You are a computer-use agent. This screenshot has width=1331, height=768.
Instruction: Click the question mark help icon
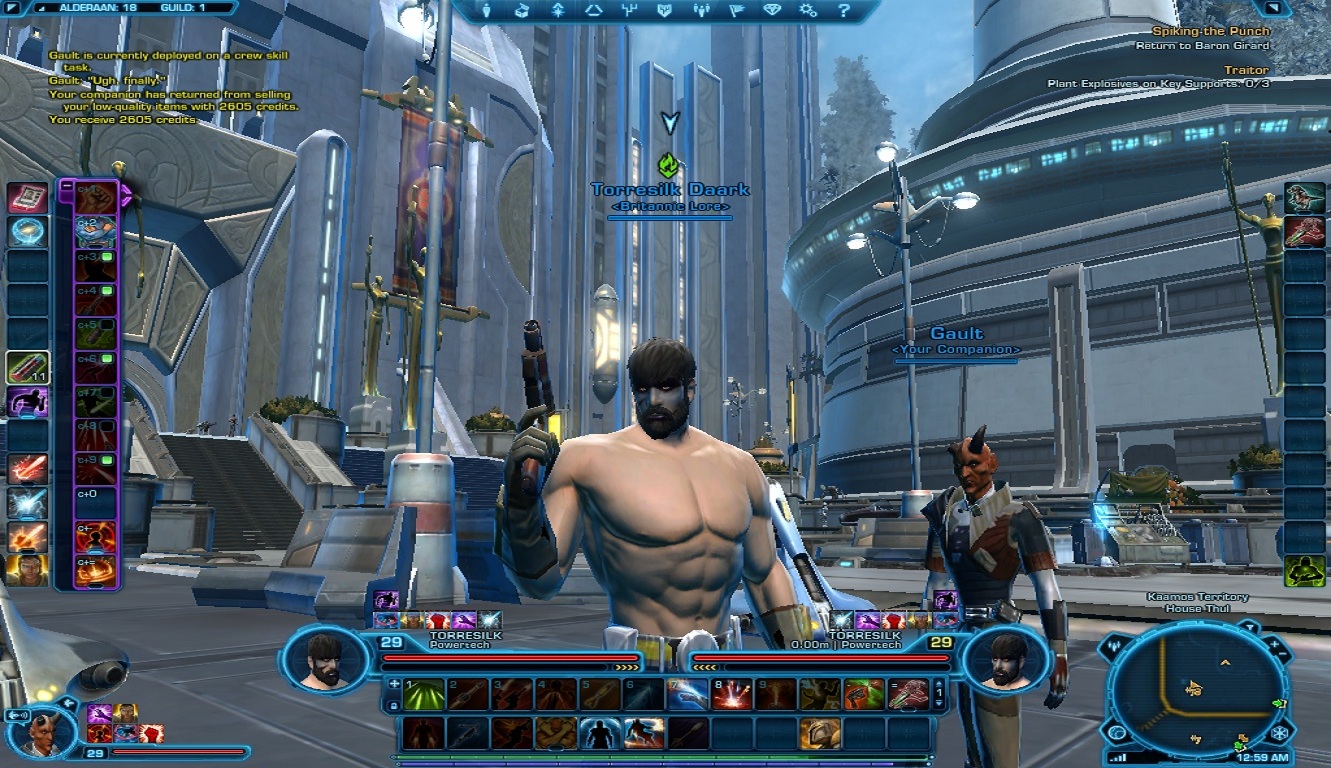844,12
